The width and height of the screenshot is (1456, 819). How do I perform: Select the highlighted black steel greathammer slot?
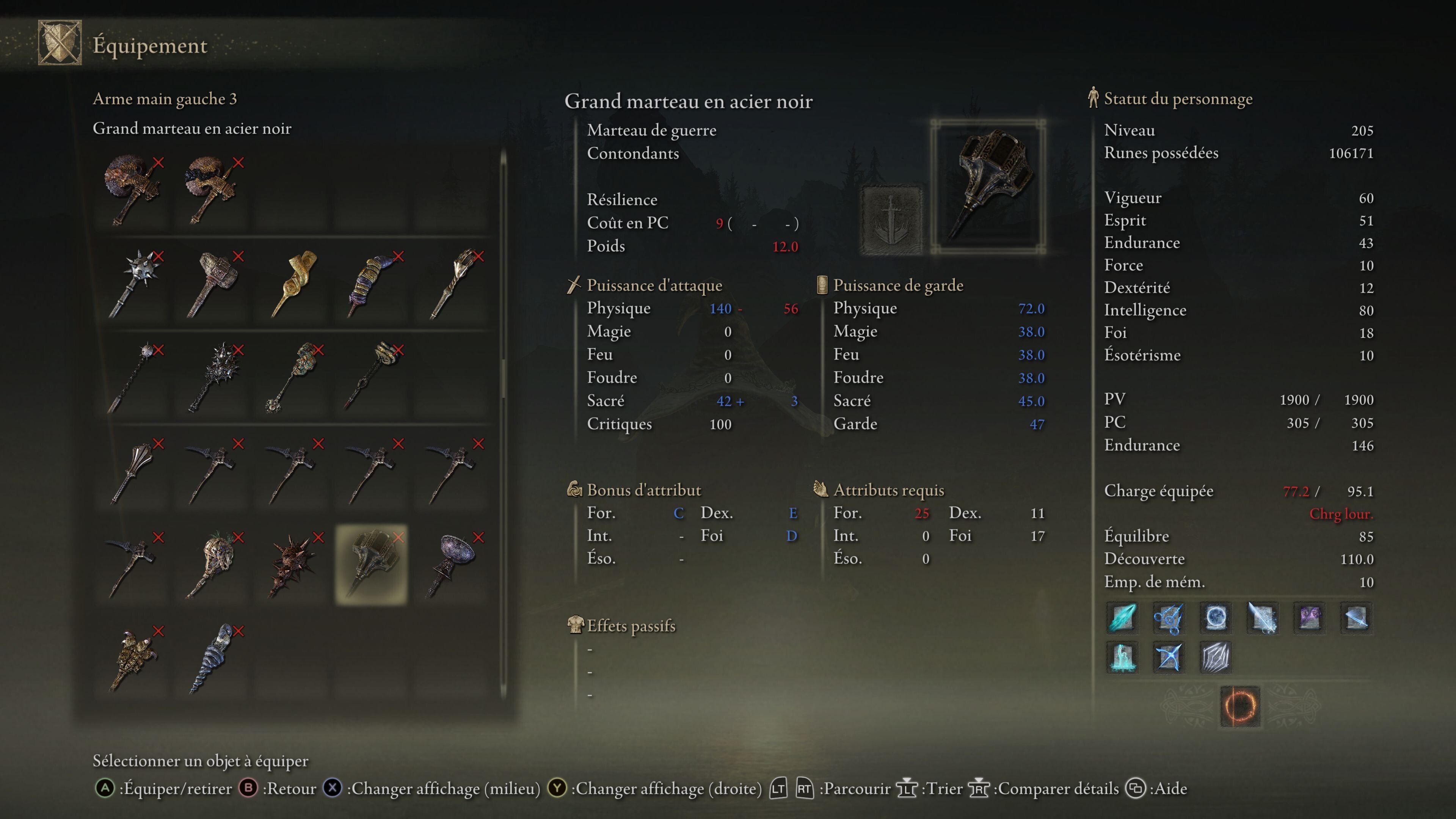point(371,564)
